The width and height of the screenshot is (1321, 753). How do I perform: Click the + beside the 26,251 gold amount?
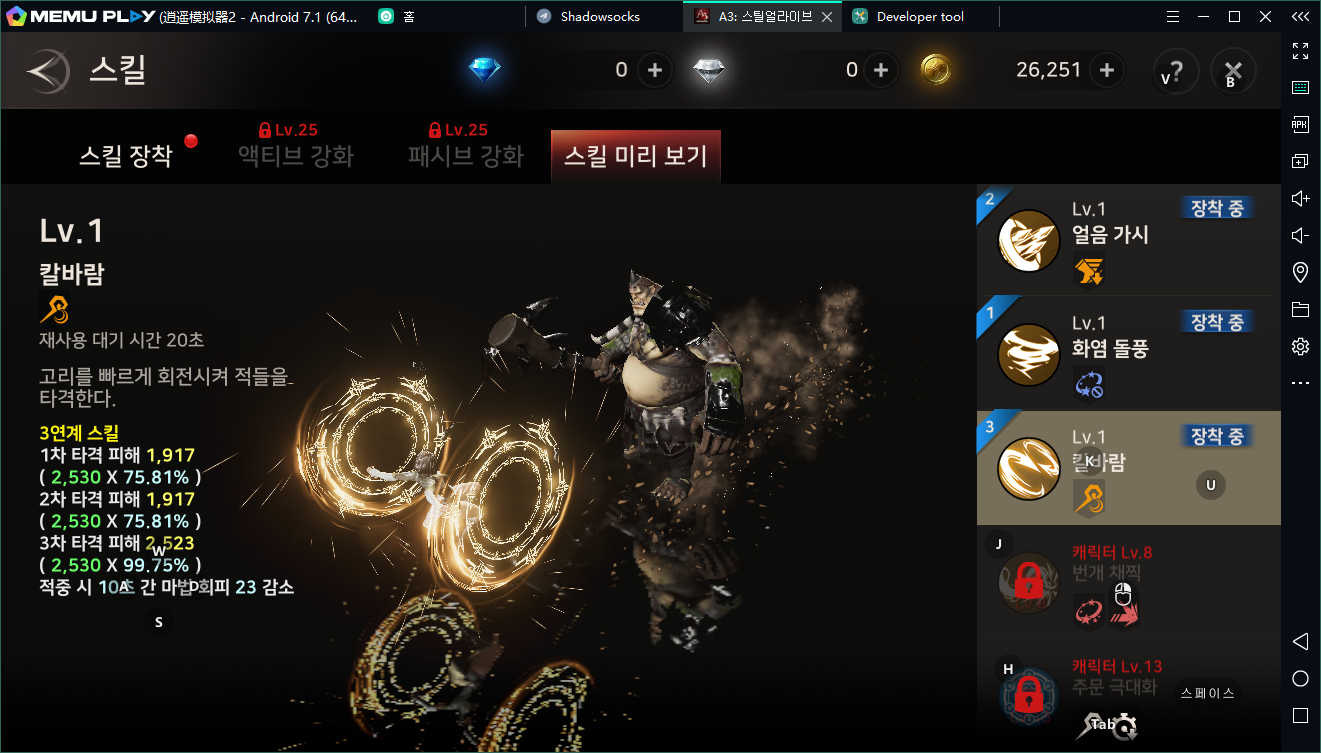(1105, 70)
